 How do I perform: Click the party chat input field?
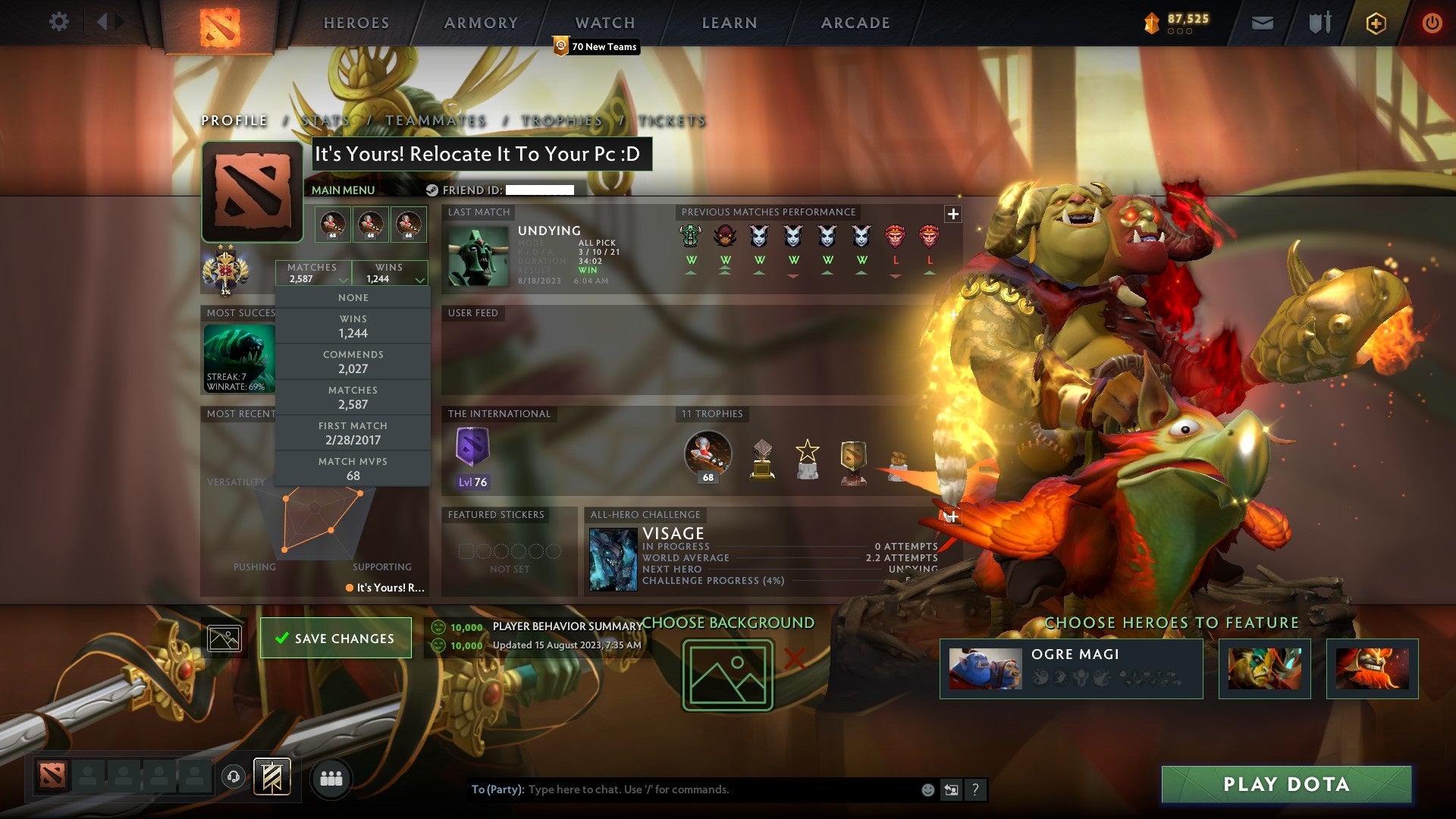click(x=682, y=789)
